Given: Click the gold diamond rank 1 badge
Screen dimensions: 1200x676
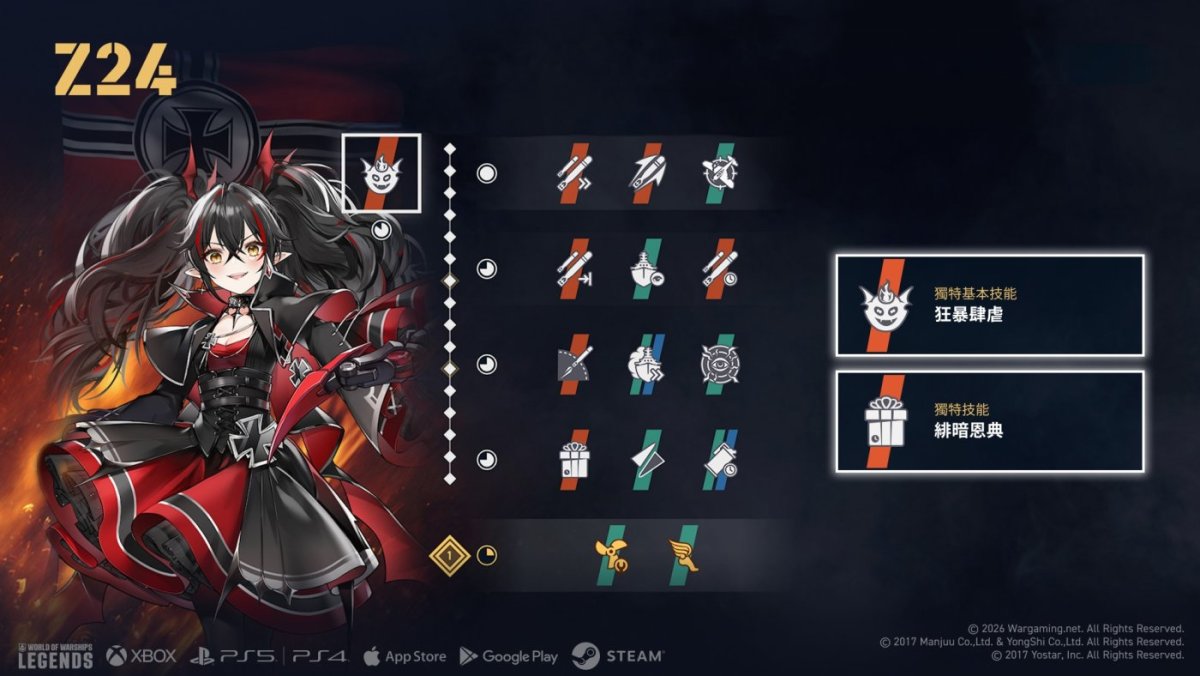Looking at the screenshot, I should pyautogui.click(x=450, y=554).
